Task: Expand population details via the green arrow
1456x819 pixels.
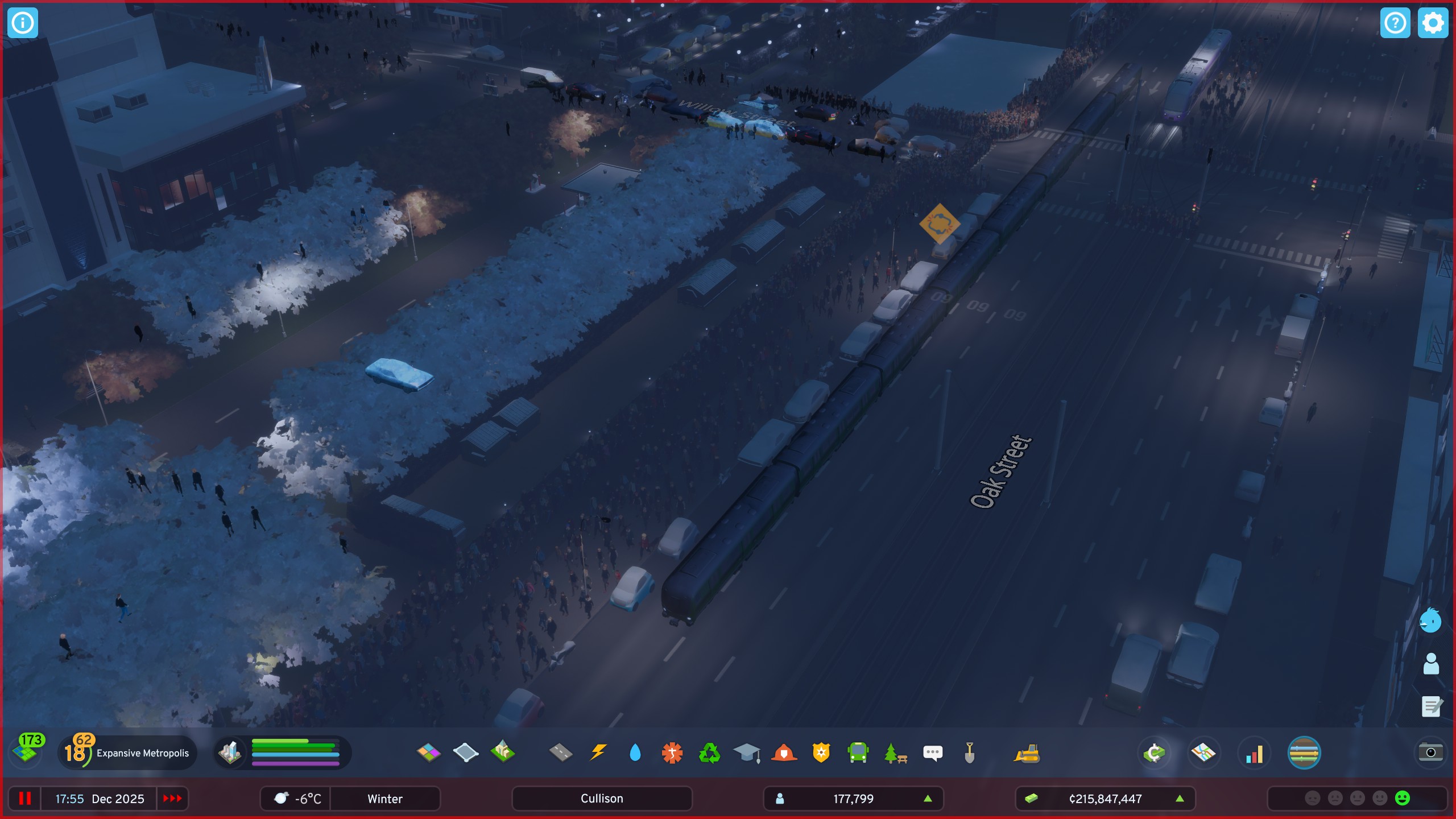Action: pos(929,799)
